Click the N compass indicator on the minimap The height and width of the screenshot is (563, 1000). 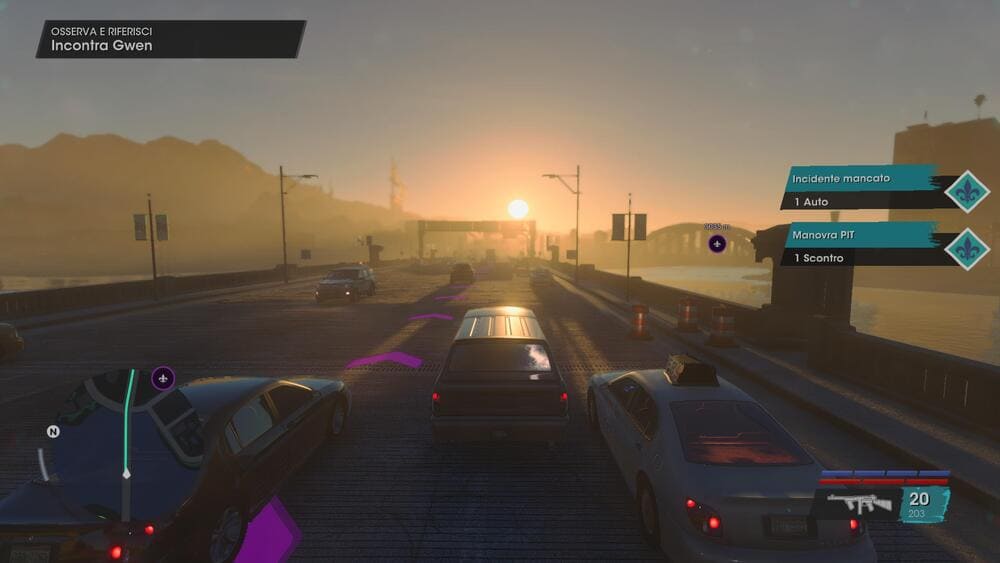click(53, 432)
